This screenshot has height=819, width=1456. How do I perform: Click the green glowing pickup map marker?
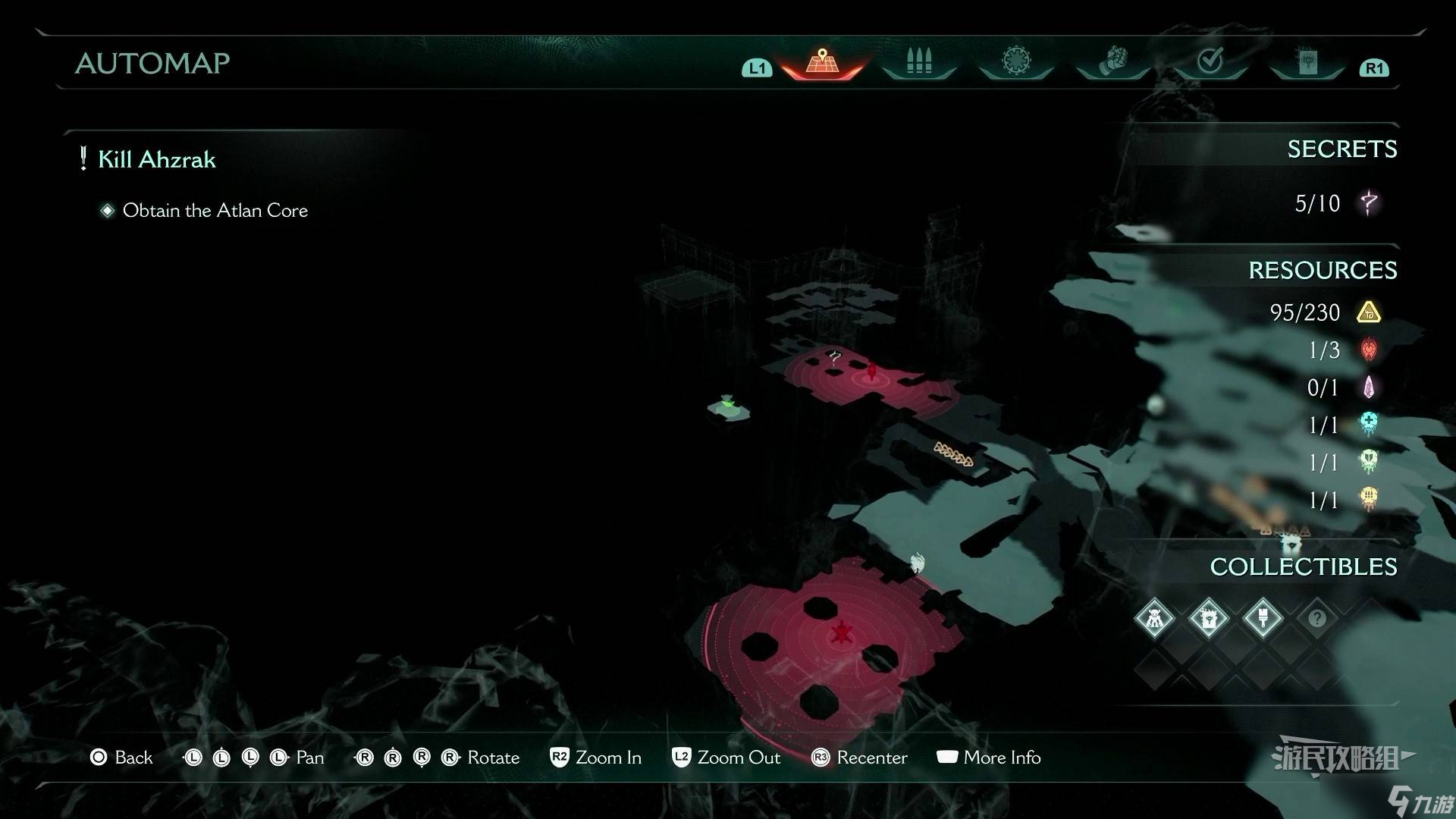tap(728, 406)
